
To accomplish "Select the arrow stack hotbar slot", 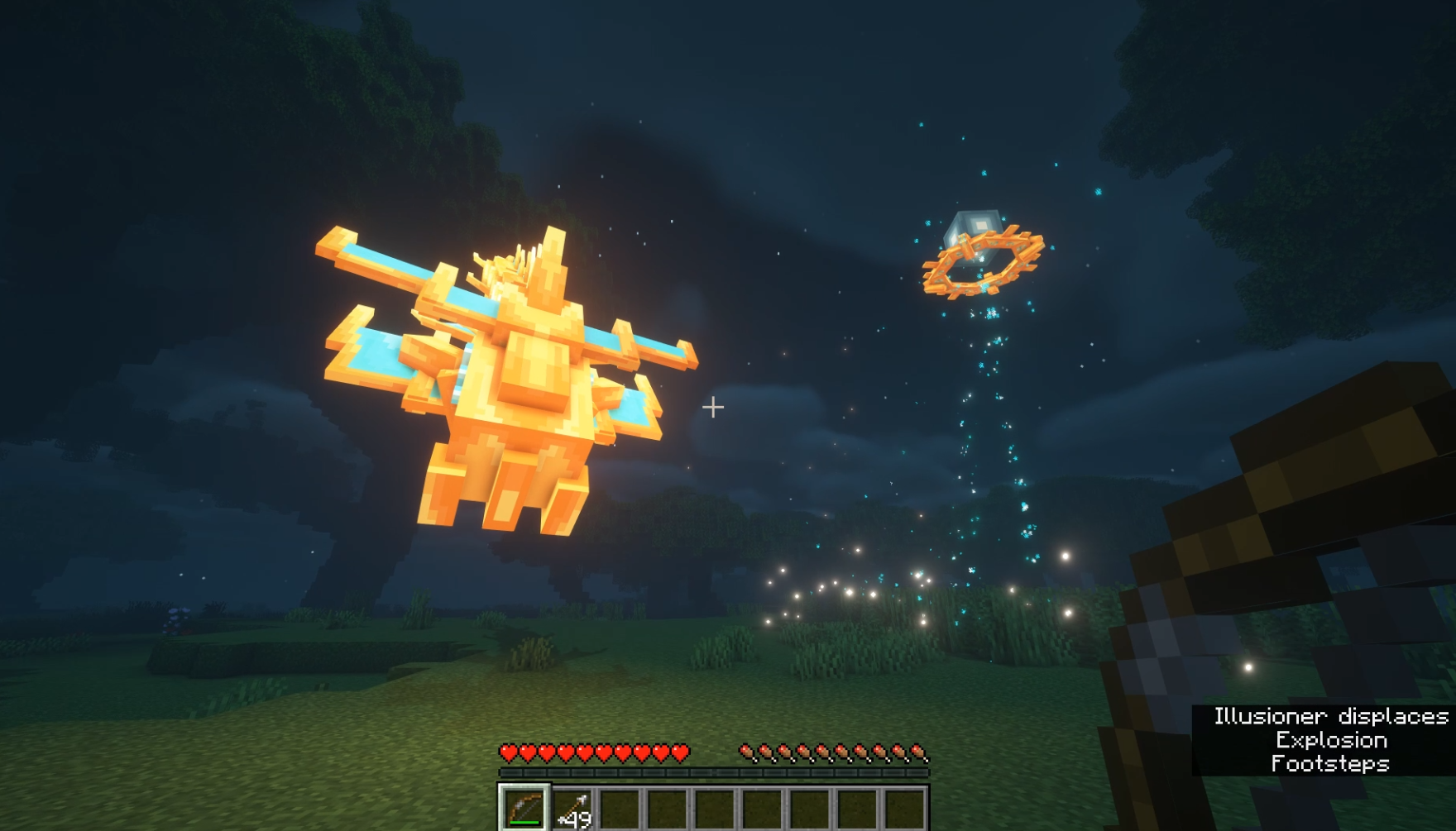I will (572, 809).
